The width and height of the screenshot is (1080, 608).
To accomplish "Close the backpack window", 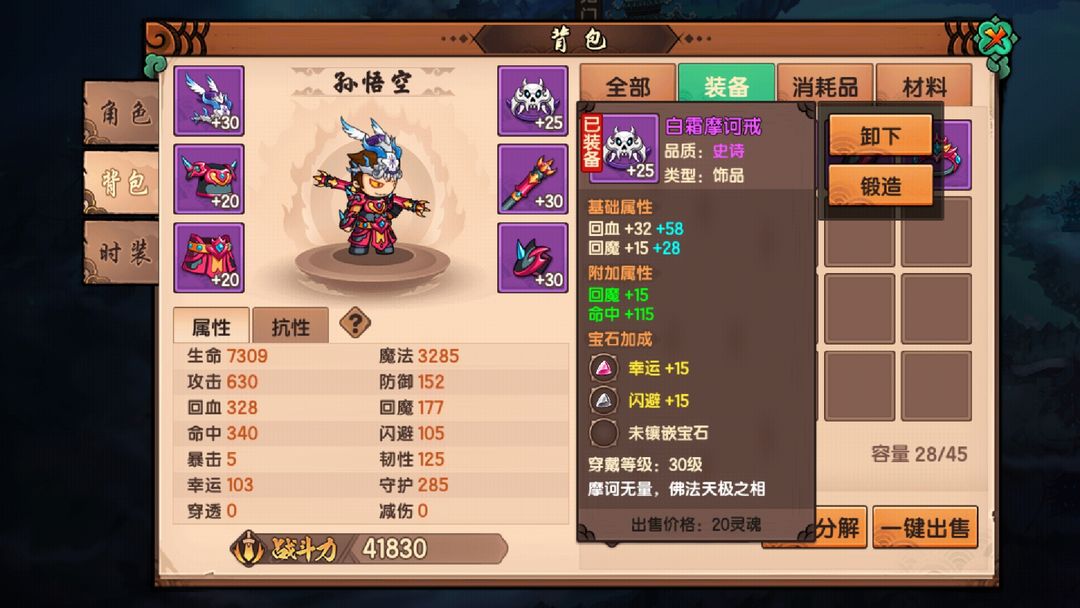I will tap(998, 42).
